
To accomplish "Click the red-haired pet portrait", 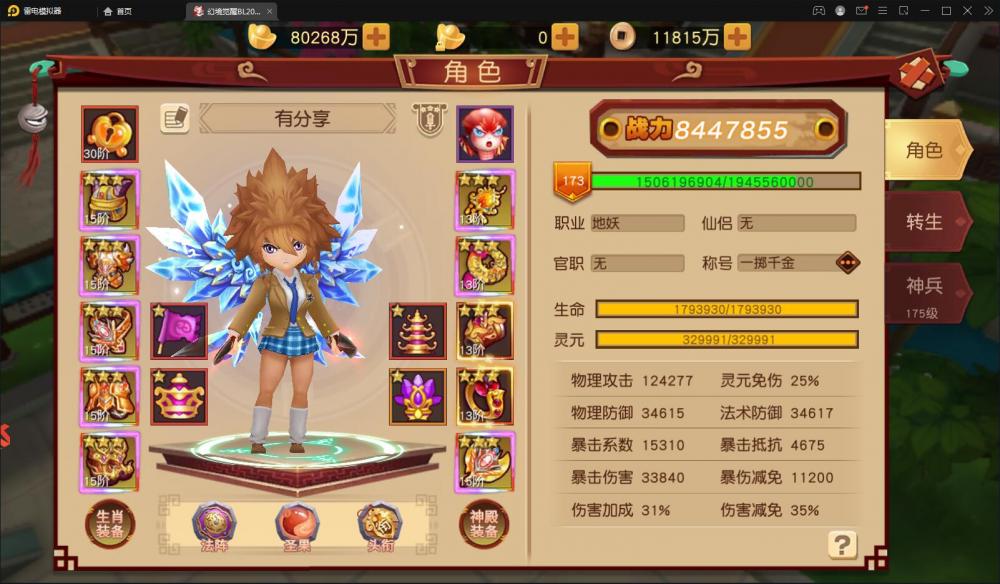I will (485, 134).
